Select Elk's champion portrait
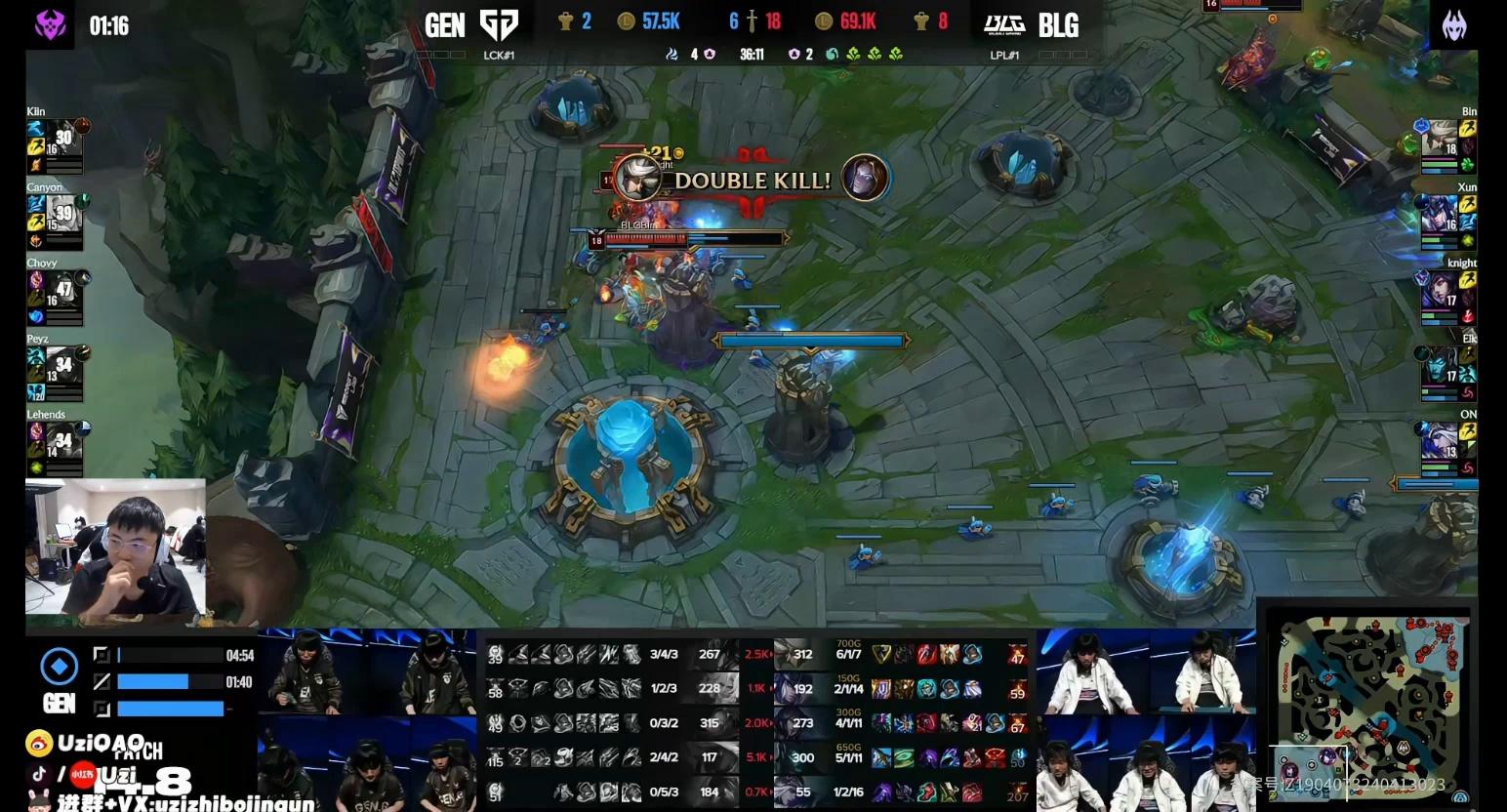 [1439, 366]
